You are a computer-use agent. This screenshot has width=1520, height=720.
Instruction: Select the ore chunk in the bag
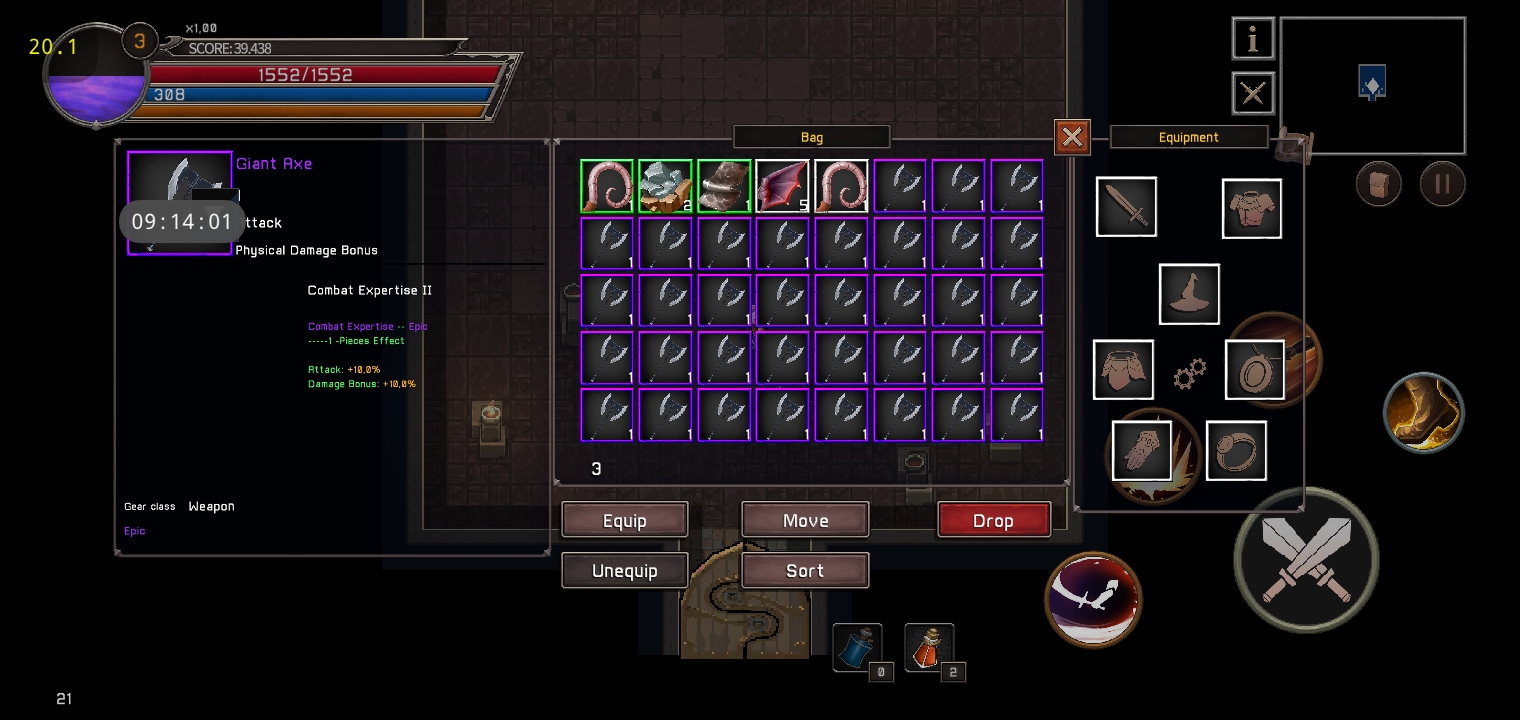point(665,187)
